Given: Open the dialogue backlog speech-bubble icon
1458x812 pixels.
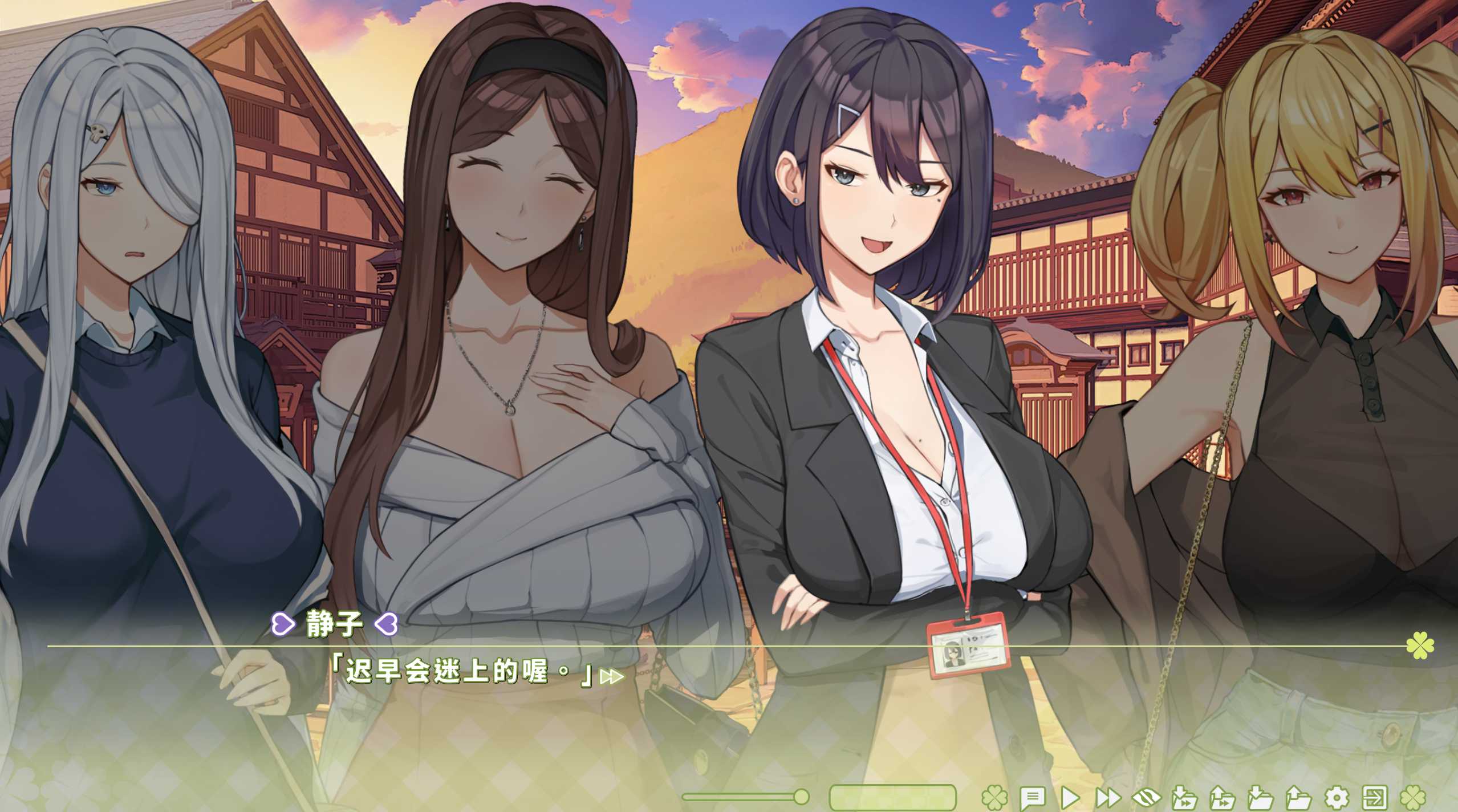Looking at the screenshot, I should click(x=1031, y=797).
